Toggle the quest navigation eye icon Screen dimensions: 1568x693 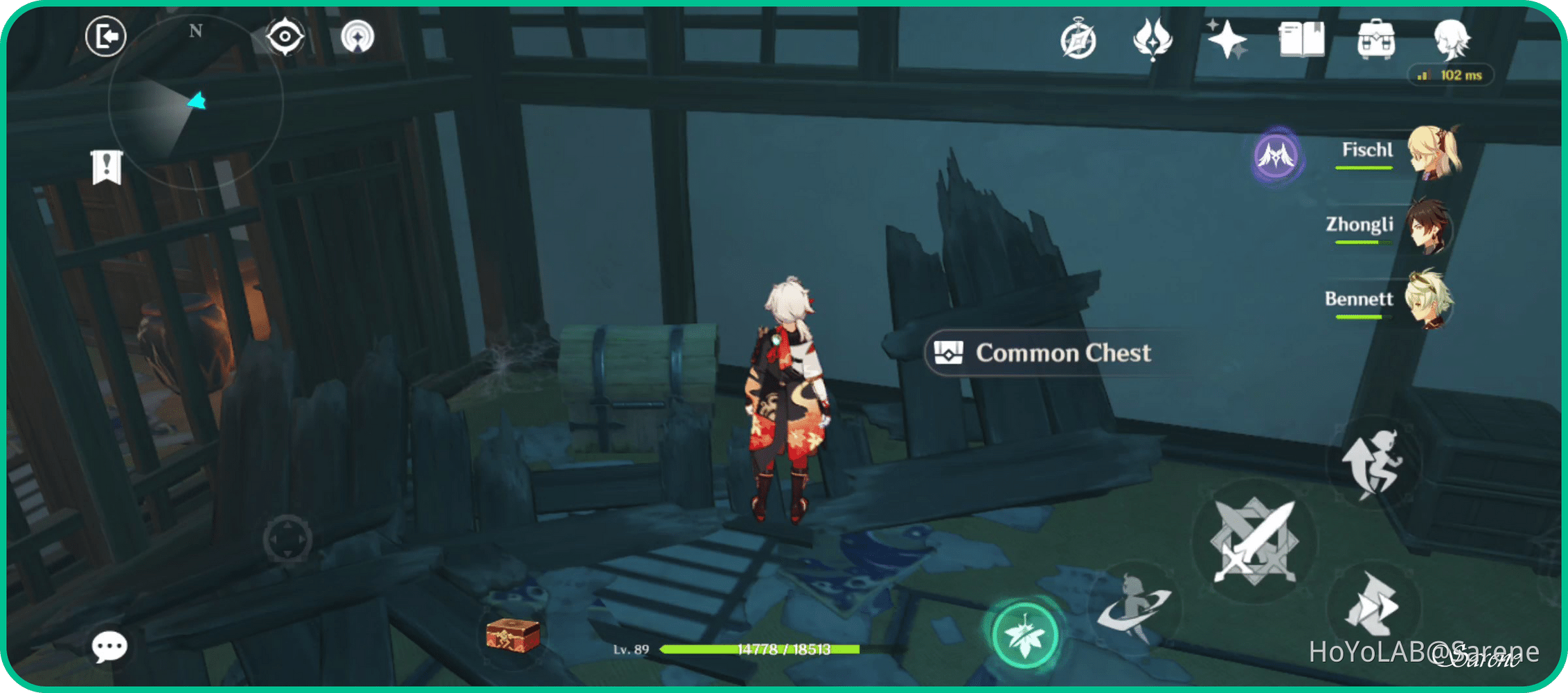(x=285, y=38)
